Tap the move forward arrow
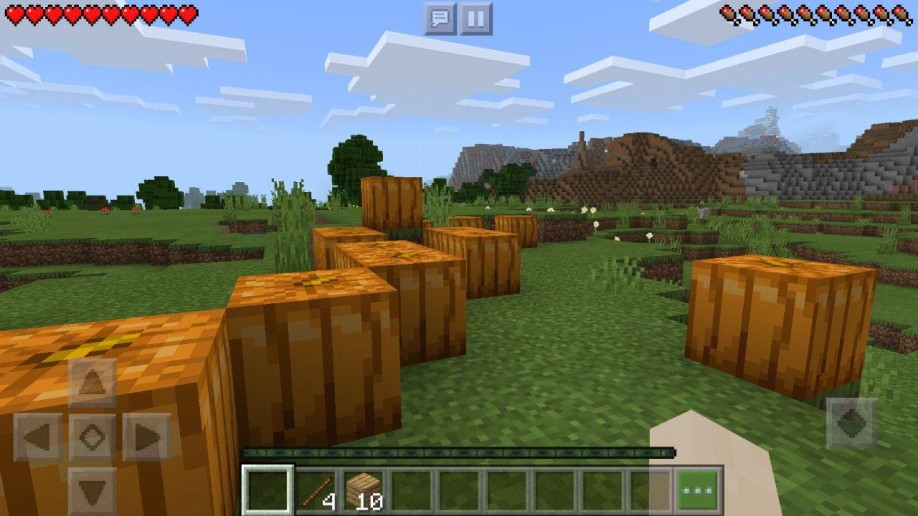This screenshot has height=516, width=918. tap(92, 383)
